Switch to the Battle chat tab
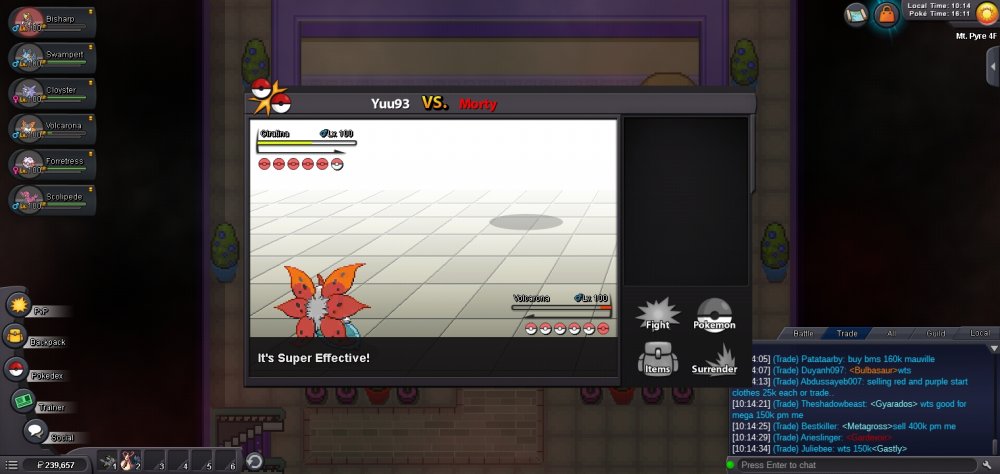Screen dimensions: 1000x474 (x=803, y=333)
